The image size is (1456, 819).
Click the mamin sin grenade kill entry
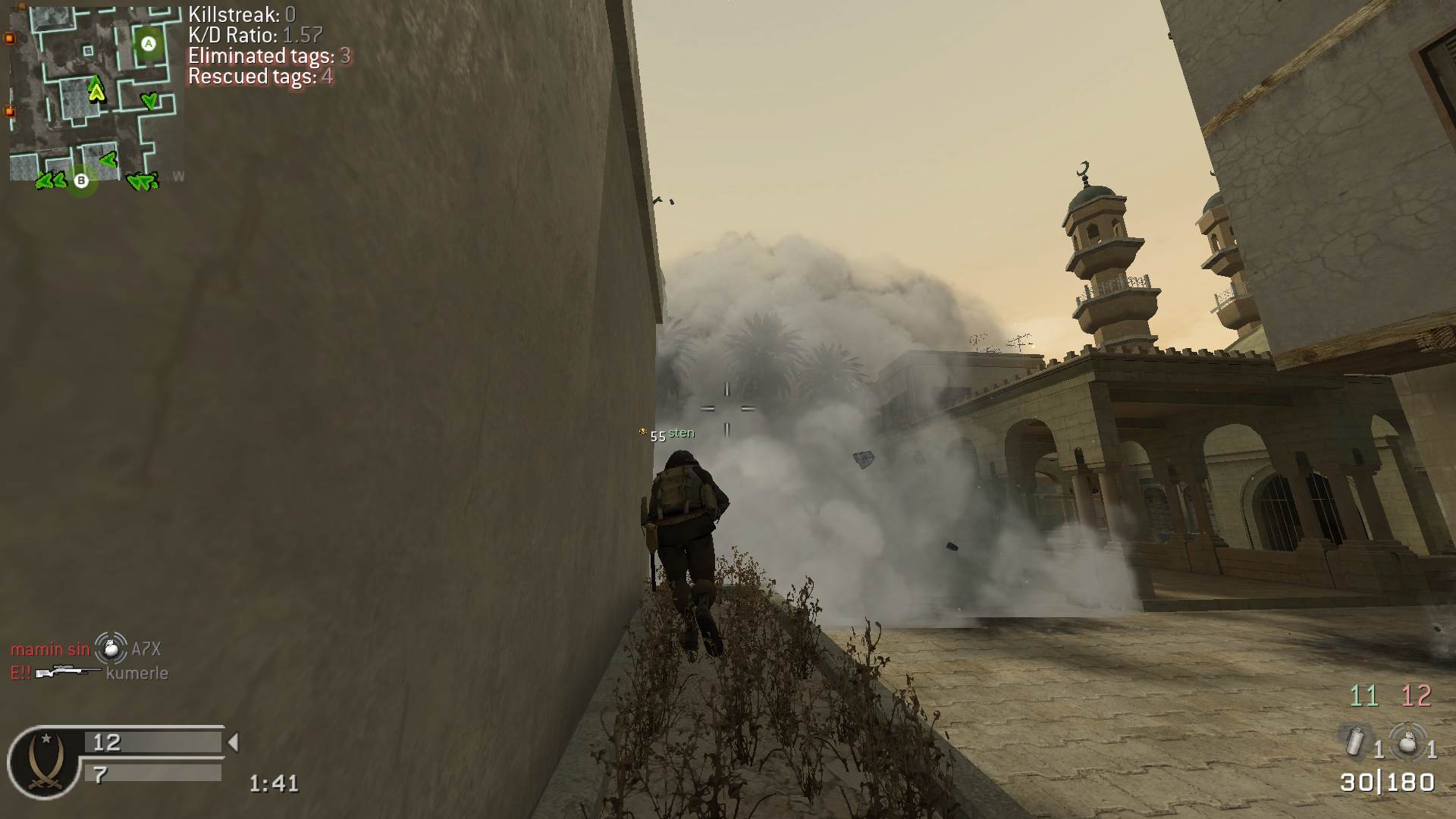pos(86,648)
